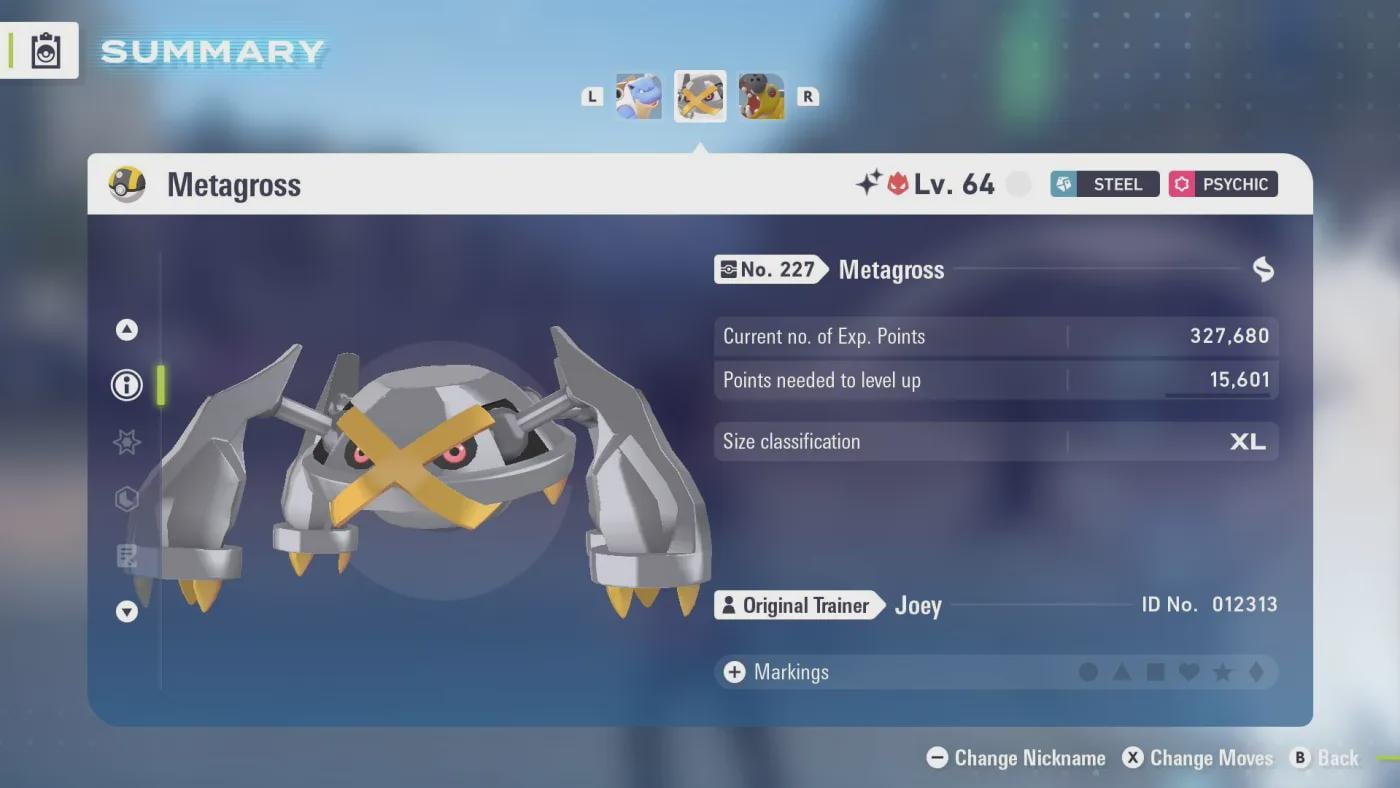Select the Blastoise party thumbnail
This screenshot has width=1400, height=788.
[x=638, y=97]
